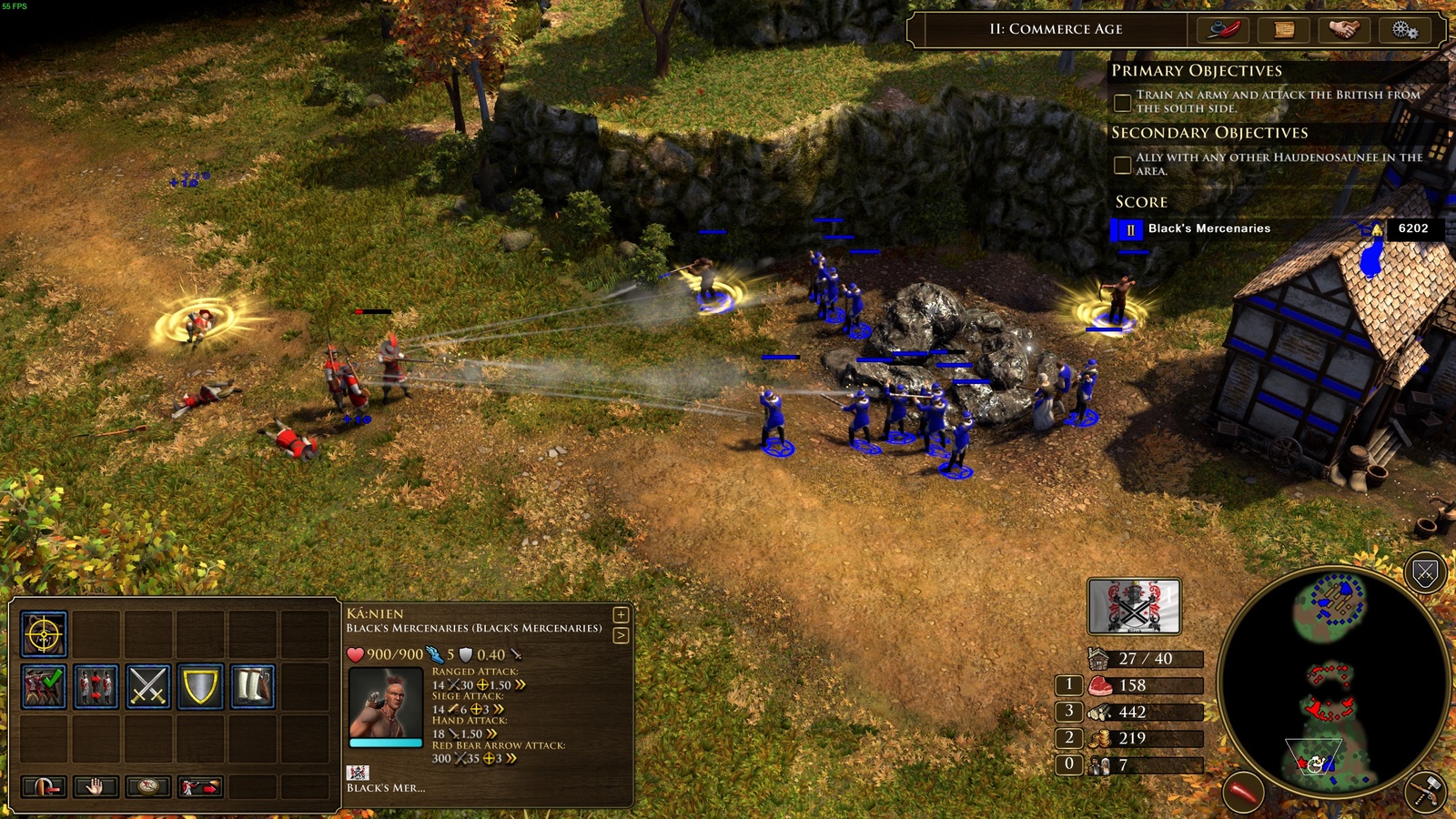This screenshot has width=1456, height=819.
Task: Select the defensive shield stance
Action: coord(199,686)
